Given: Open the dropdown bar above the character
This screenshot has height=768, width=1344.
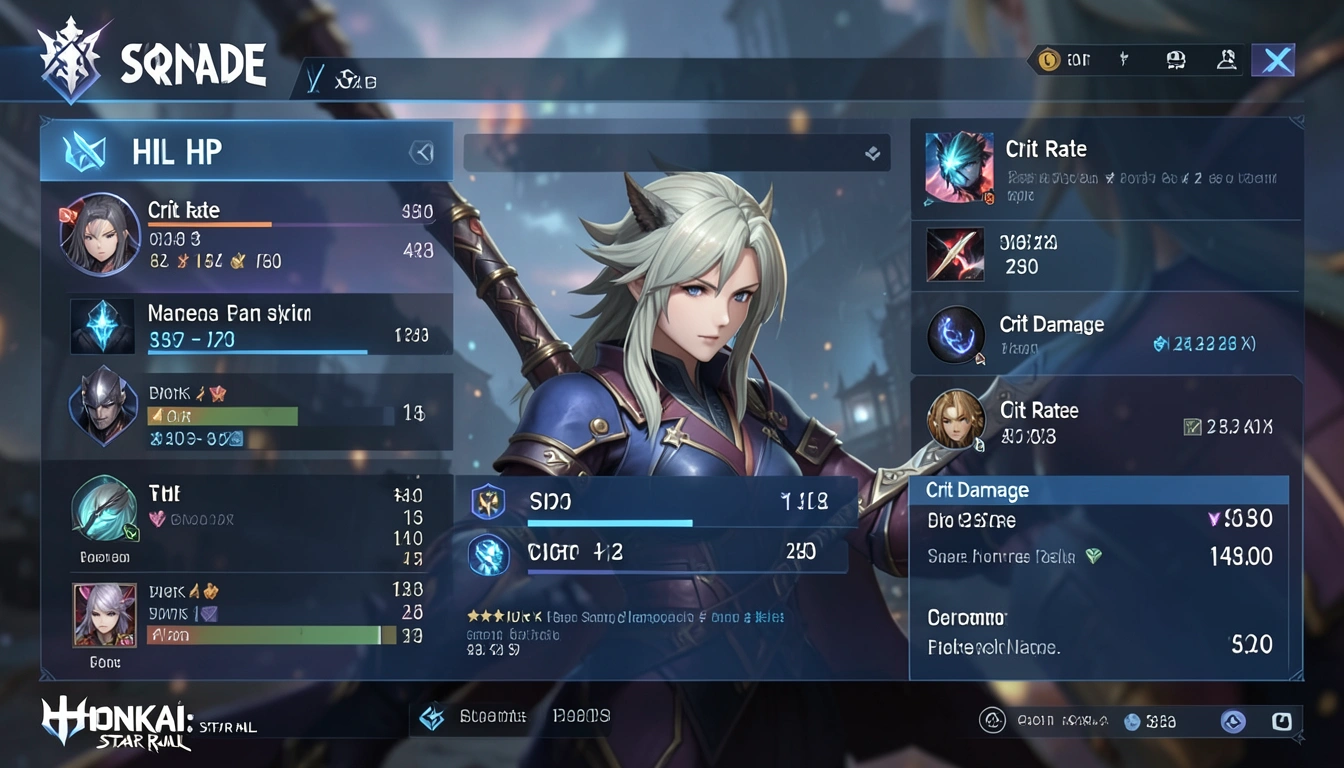Looking at the screenshot, I should click(676, 153).
